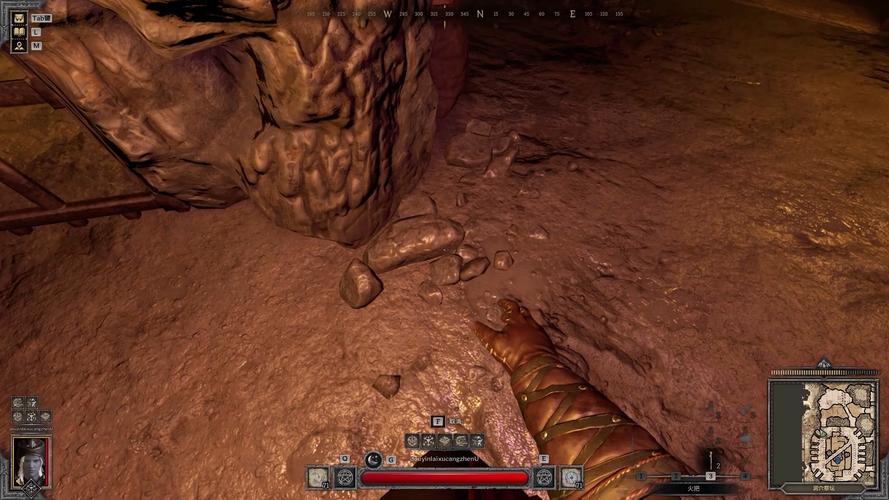
Task: Open the map marker icon
Action: point(19,46)
